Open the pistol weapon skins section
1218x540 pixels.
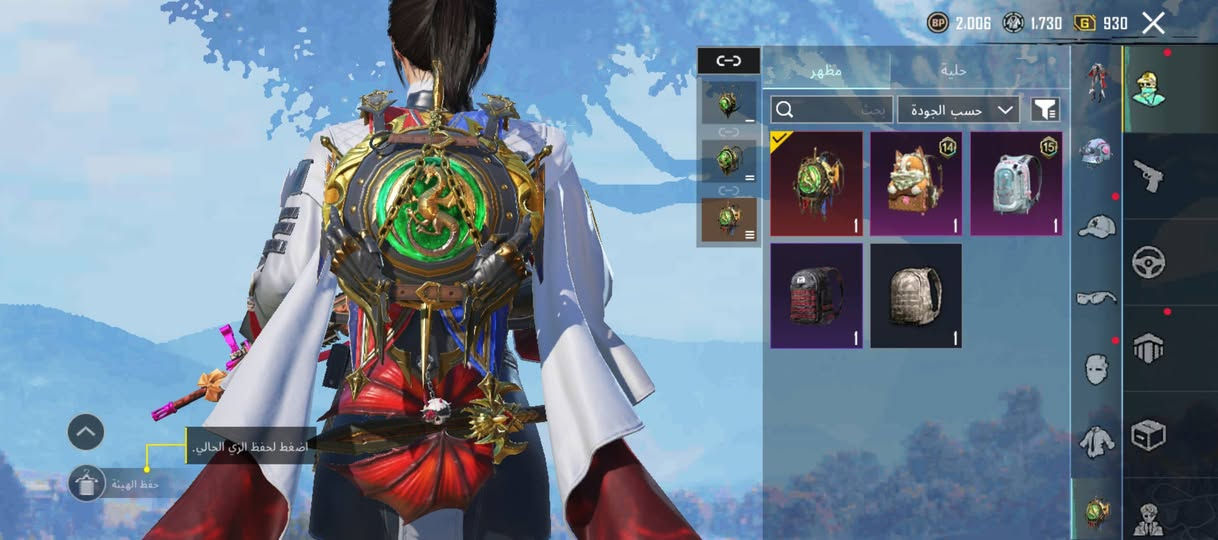[1148, 176]
